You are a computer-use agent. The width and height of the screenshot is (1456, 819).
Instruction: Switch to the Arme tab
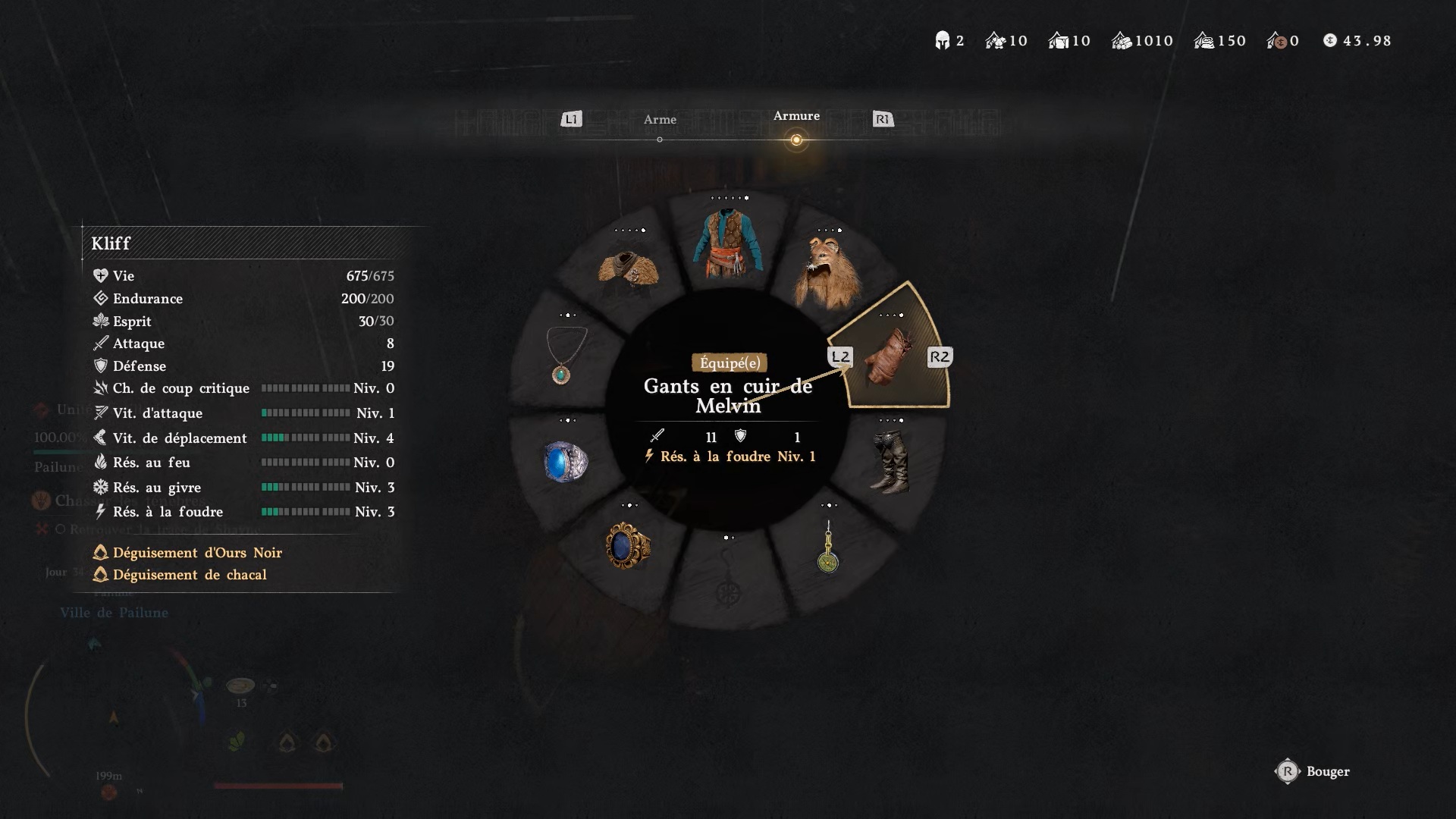(x=660, y=120)
